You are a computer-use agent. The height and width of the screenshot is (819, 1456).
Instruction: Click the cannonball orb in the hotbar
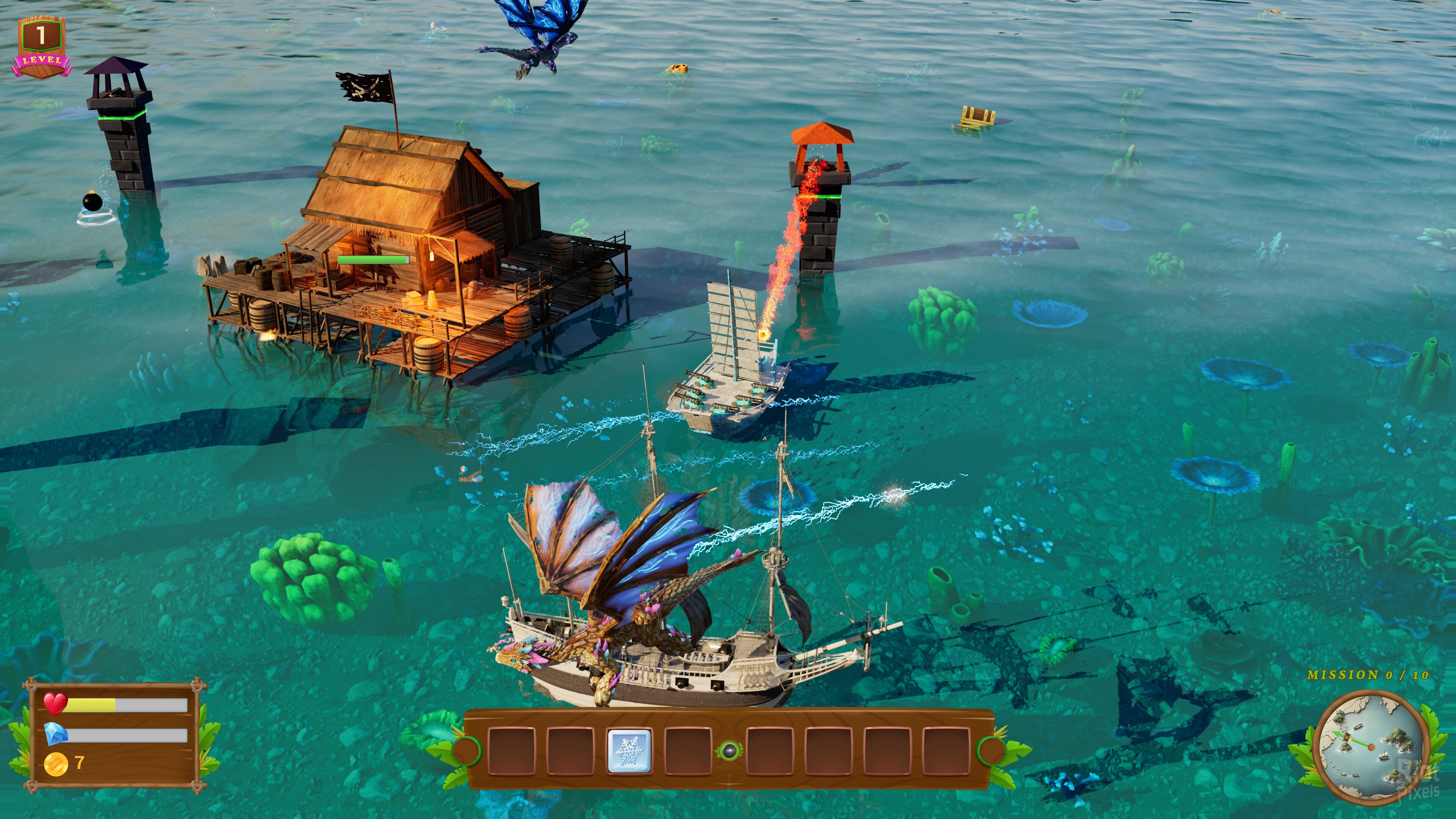coord(728,751)
